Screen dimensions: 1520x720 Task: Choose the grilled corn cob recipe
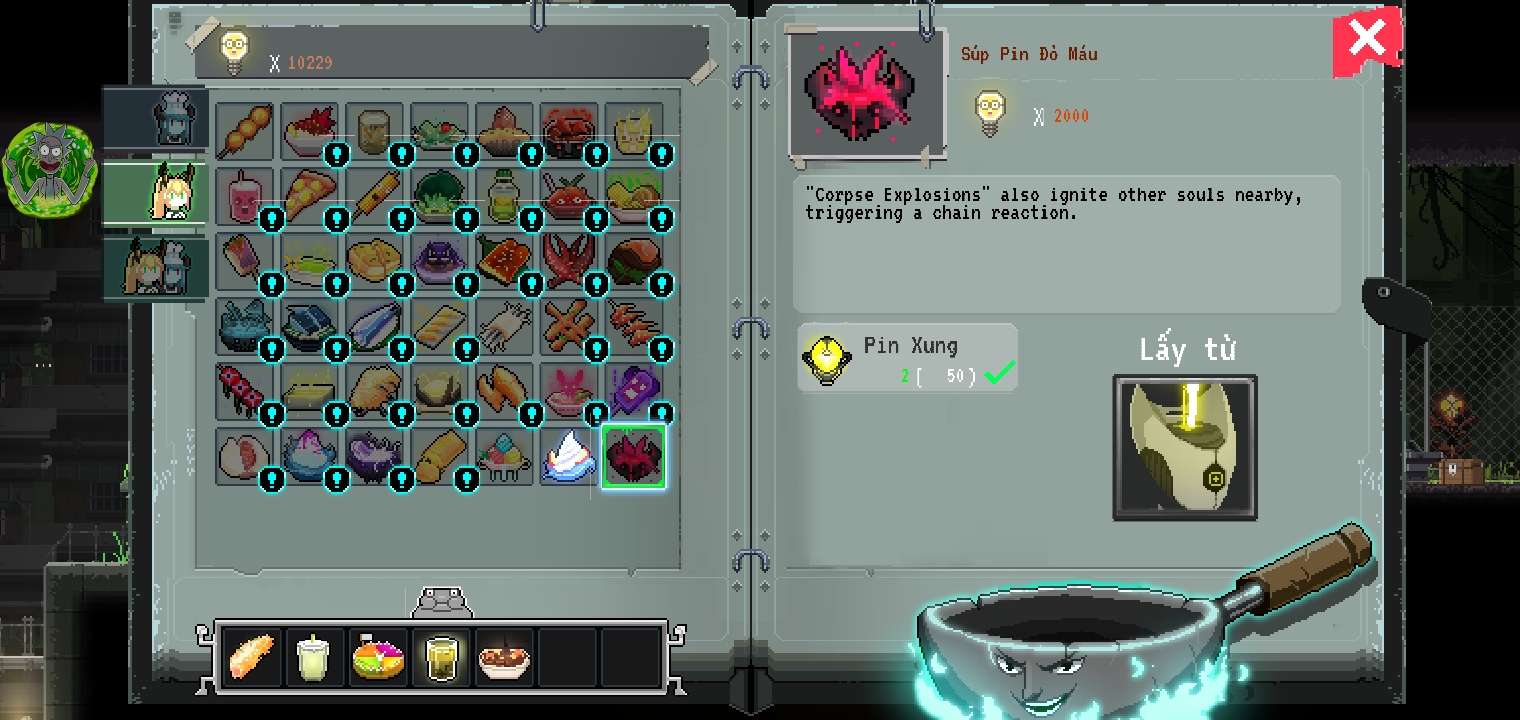click(373, 195)
